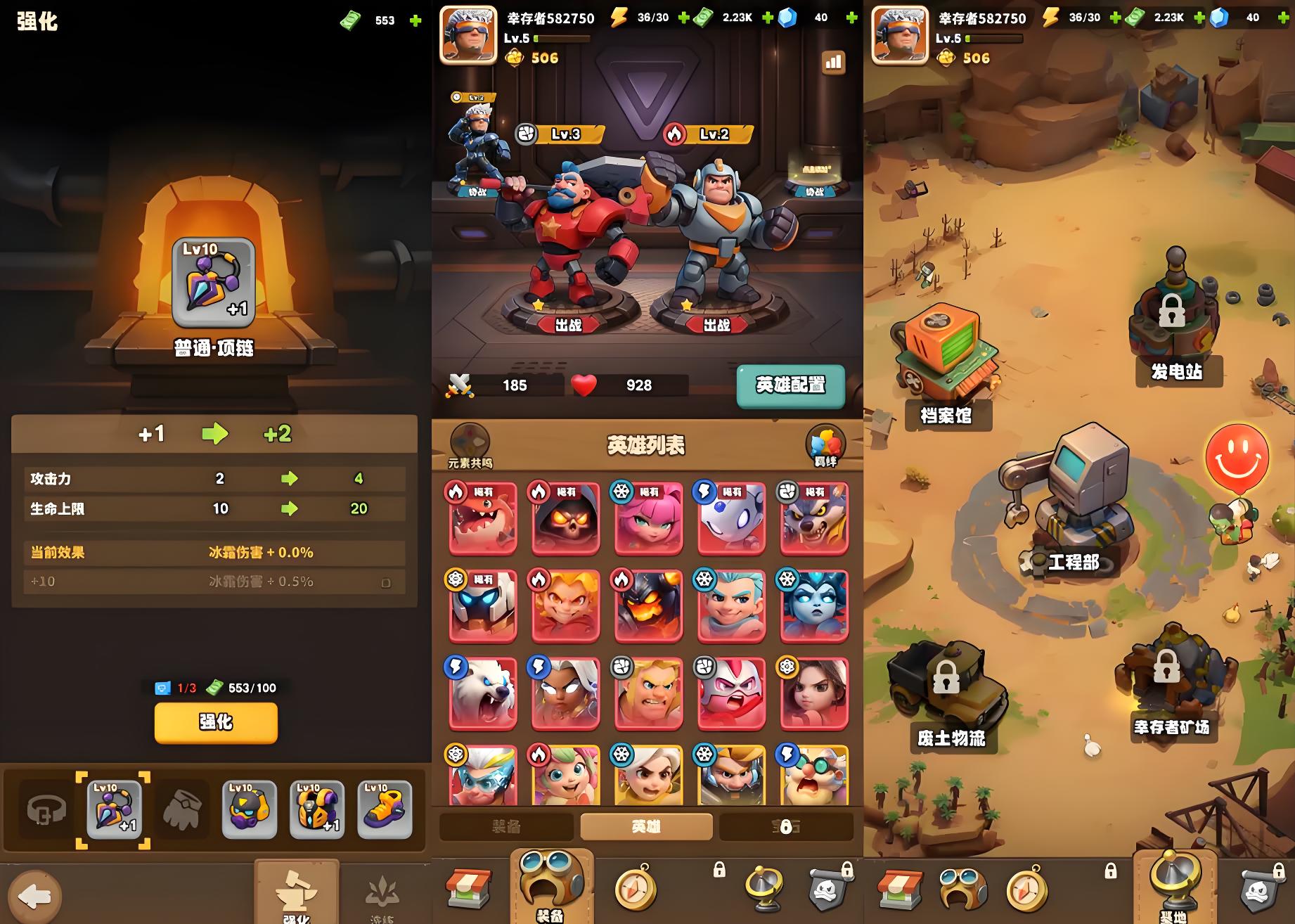Select the Lv10 sneaker equipment slot
This screenshot has width=1295, height=924.
pyautogui.click(x=385, y=810)
